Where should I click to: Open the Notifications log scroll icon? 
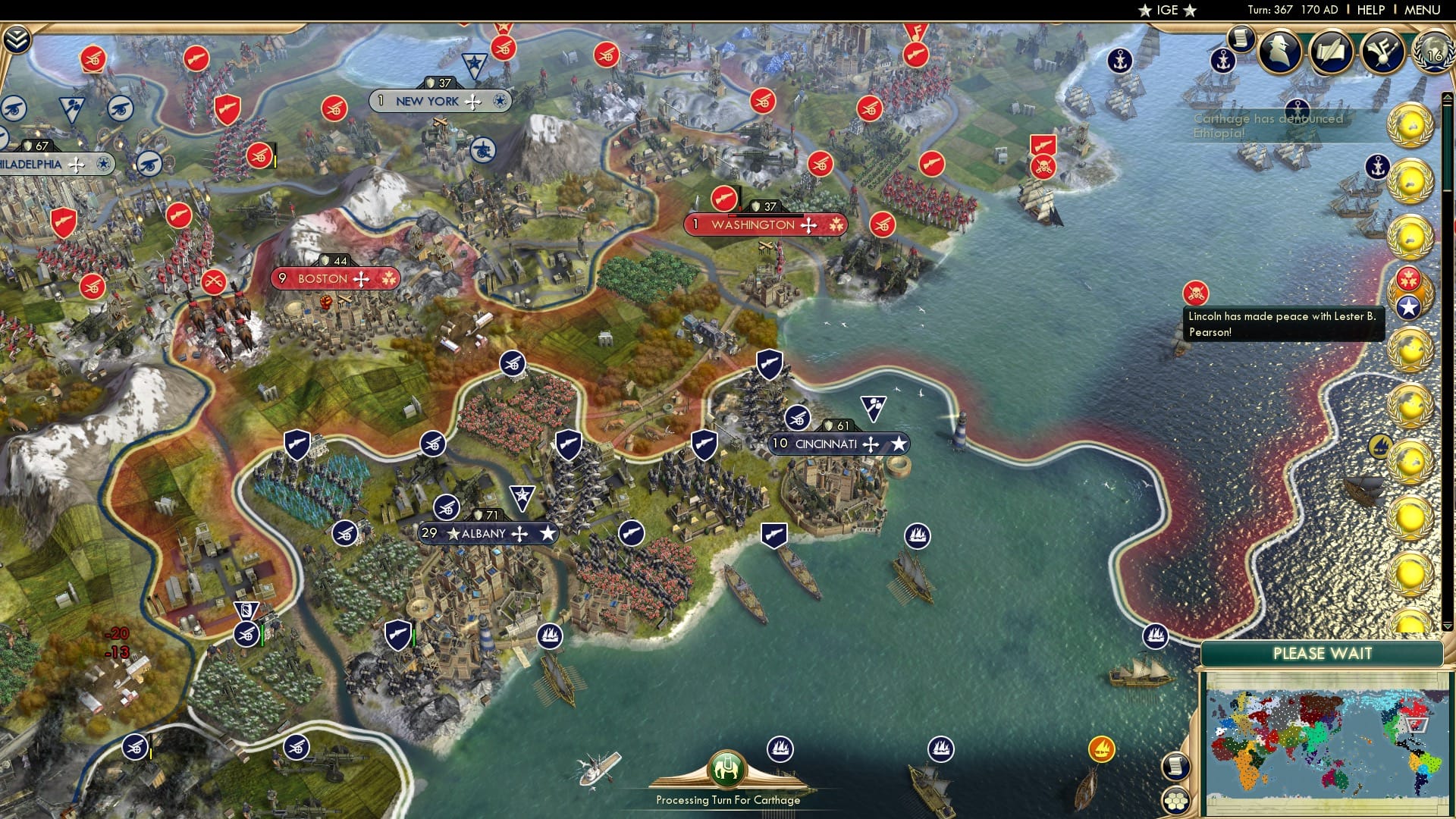click(1241, 38)
